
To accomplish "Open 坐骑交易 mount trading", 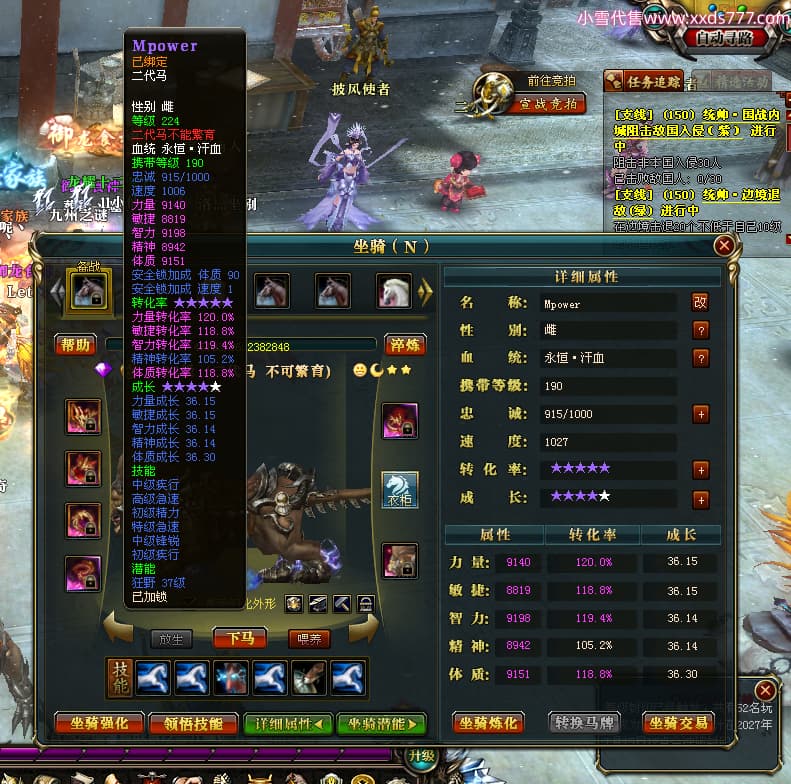I will [678, 722].
